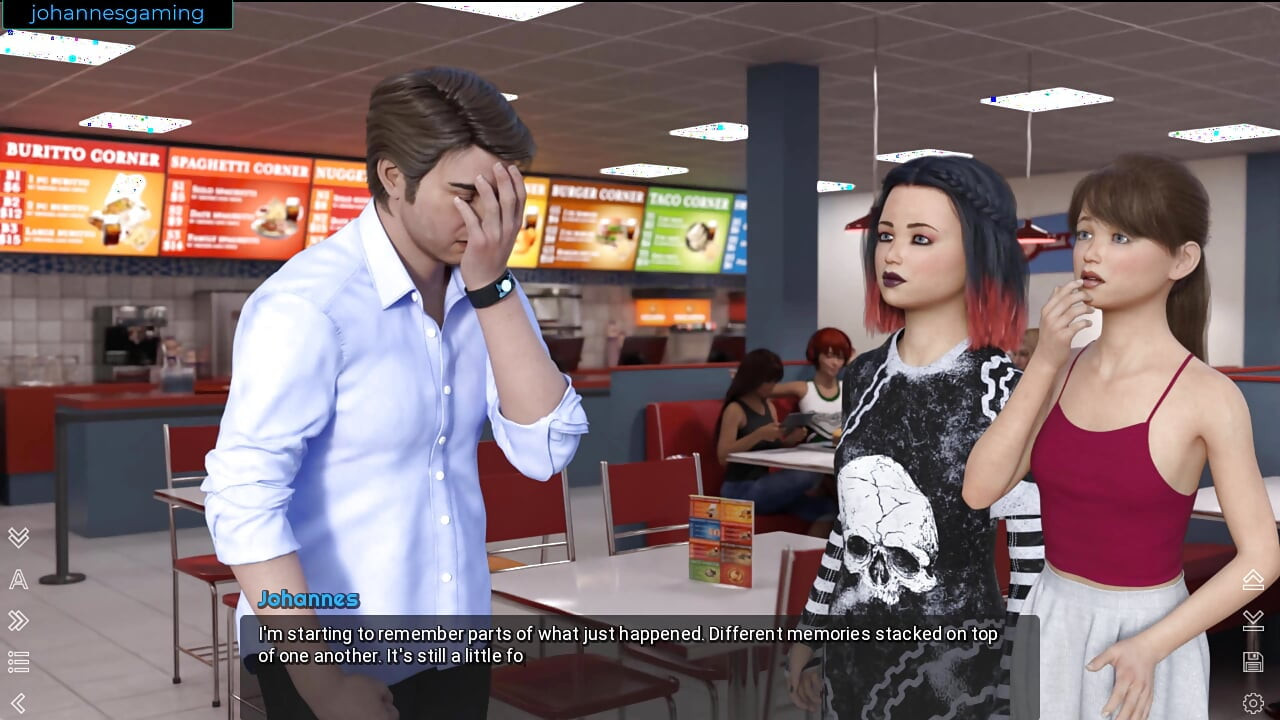The width and height of the screenshot is (1280, 720).
Task: Open settings with the gear icon
Action: [1253, 703]
